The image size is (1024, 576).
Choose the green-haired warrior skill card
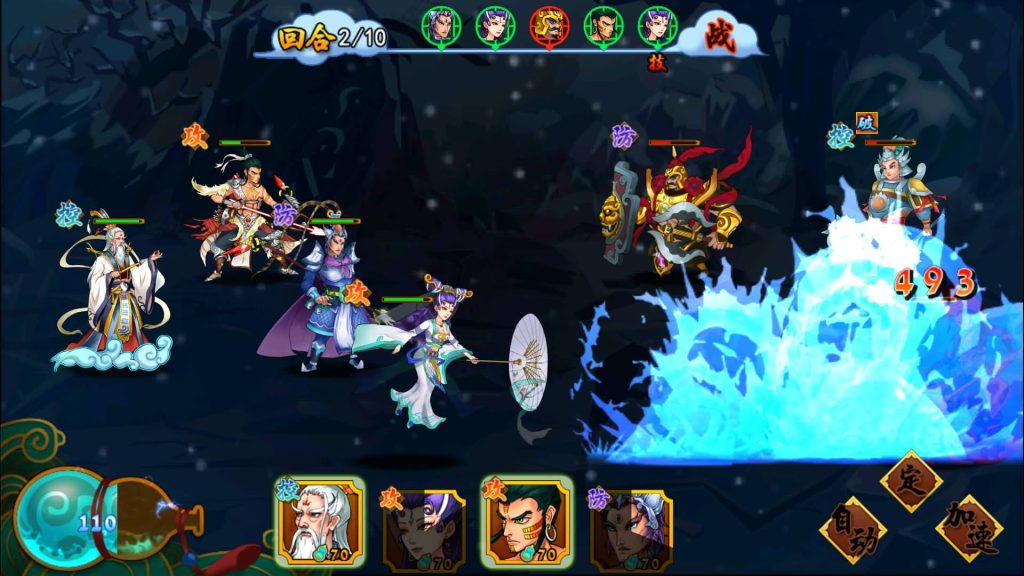527,520
